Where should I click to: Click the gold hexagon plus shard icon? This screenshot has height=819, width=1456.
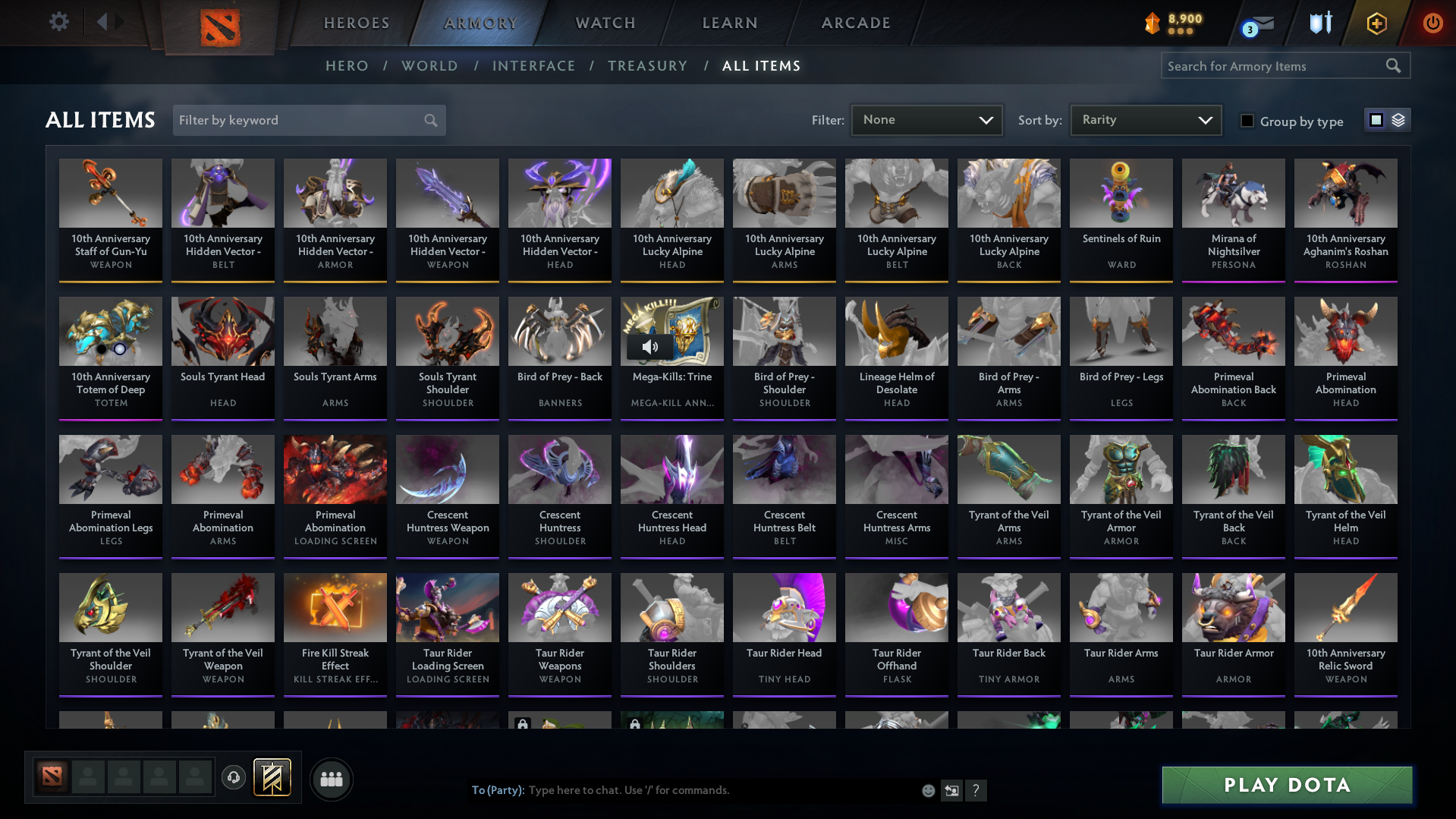[1376, 23]
